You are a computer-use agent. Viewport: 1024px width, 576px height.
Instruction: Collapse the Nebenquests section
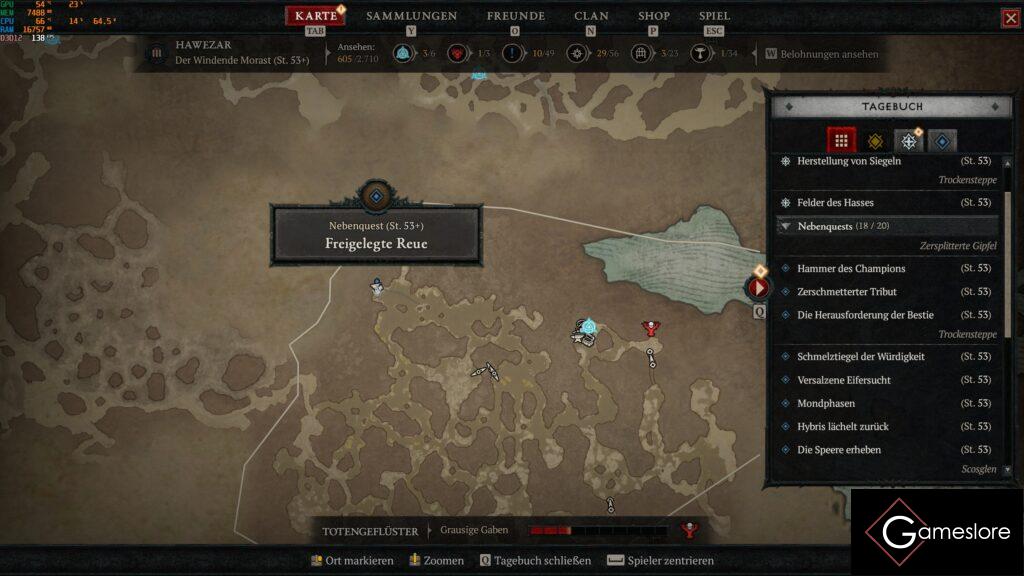pyautogui.click(x=786, y=227)
